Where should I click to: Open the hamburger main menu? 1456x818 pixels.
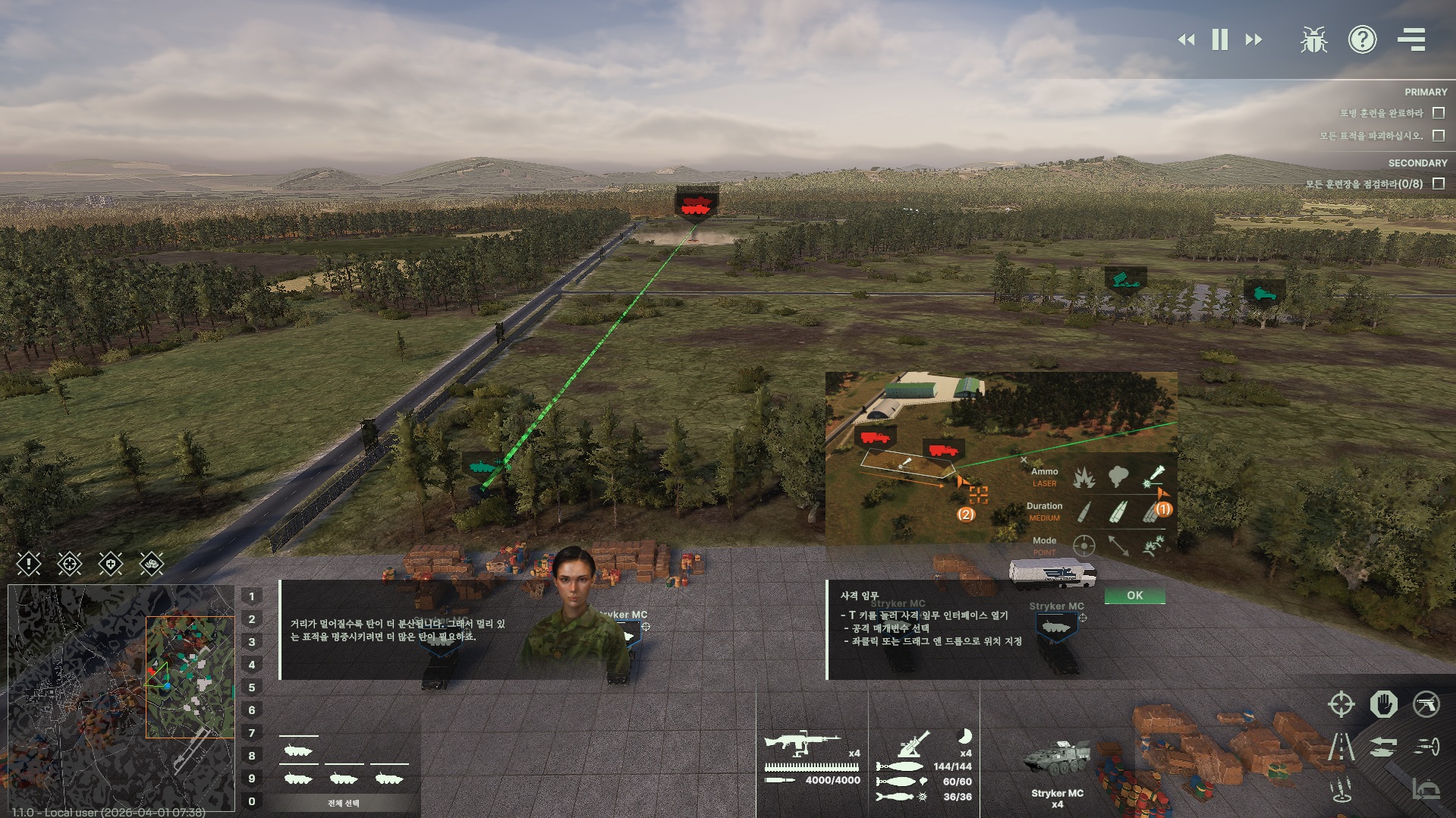click(1411, 39)
